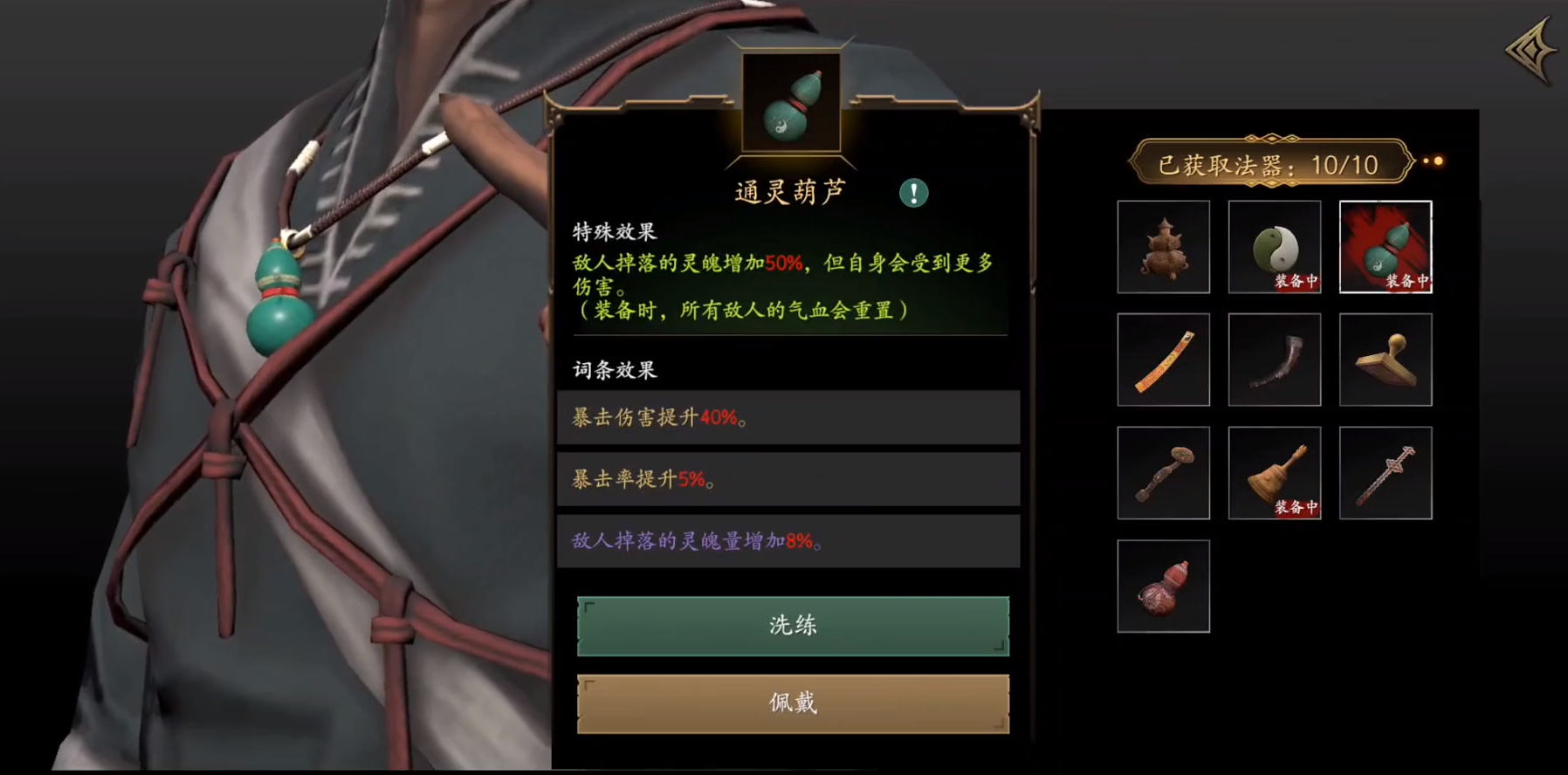Select the talisman scroll artifact
Screen dimensions: 1568x775
click(1163, 359)
